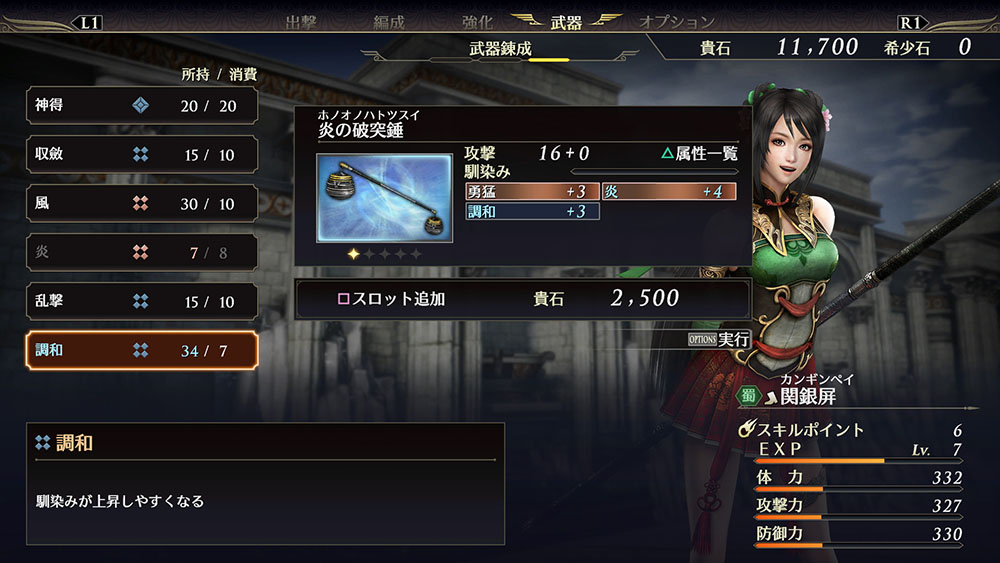Select the highlighted 調和 row in the attribute list

(x=142, y=351)
